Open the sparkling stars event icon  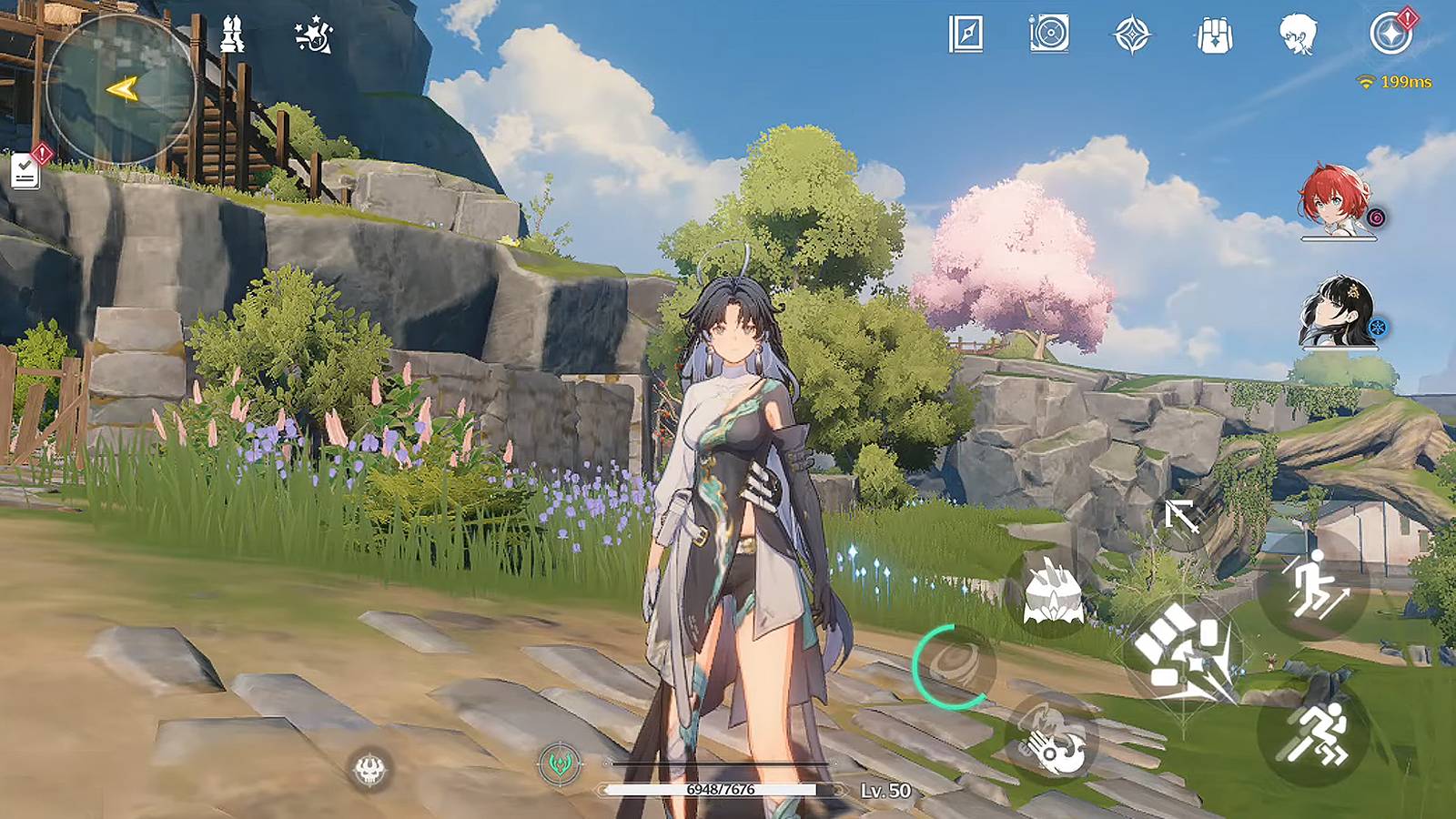[x=314, y=35]
